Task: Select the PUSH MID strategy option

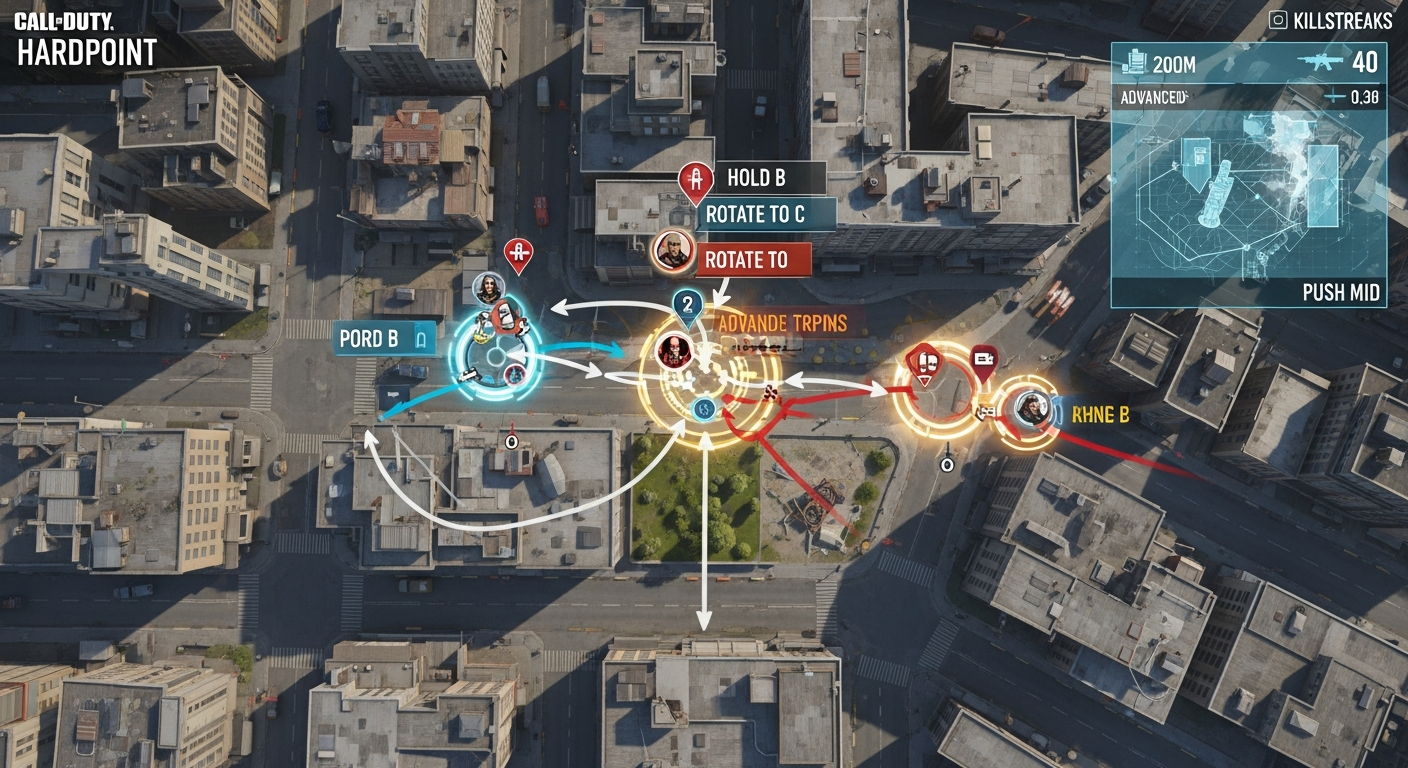Action: click(1343, 293)
